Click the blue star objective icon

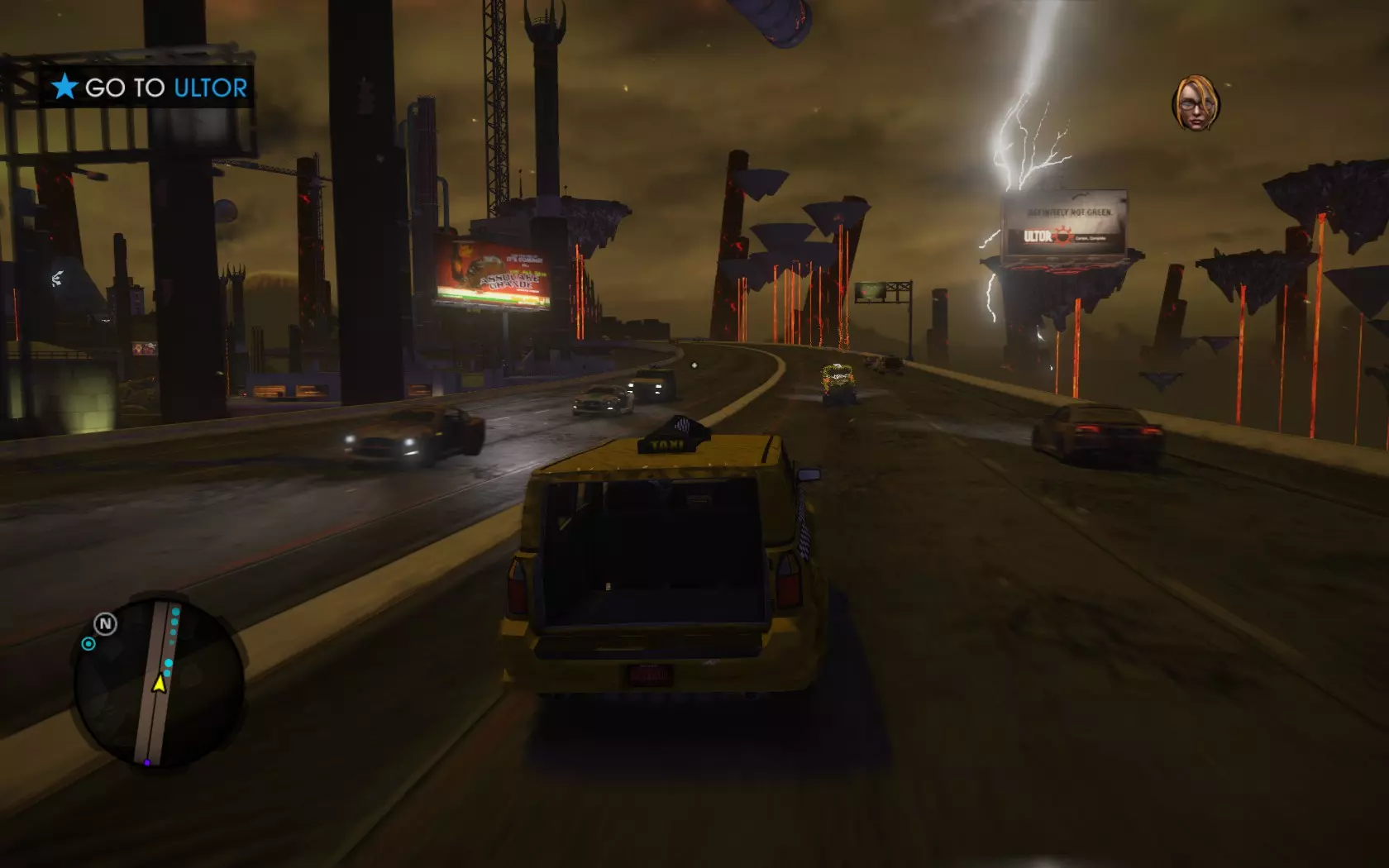64,87
